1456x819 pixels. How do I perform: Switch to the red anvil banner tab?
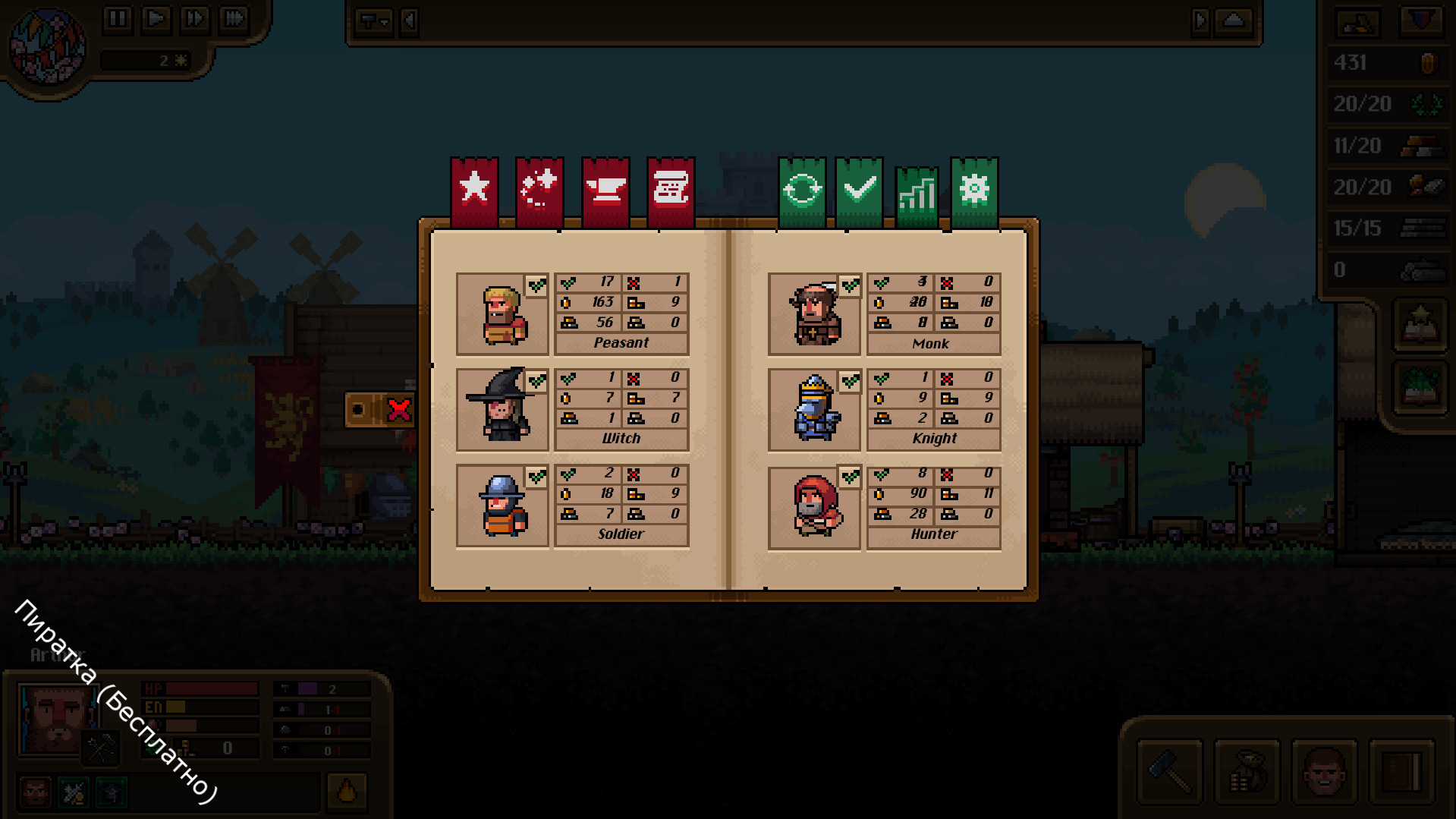(605, 190)
